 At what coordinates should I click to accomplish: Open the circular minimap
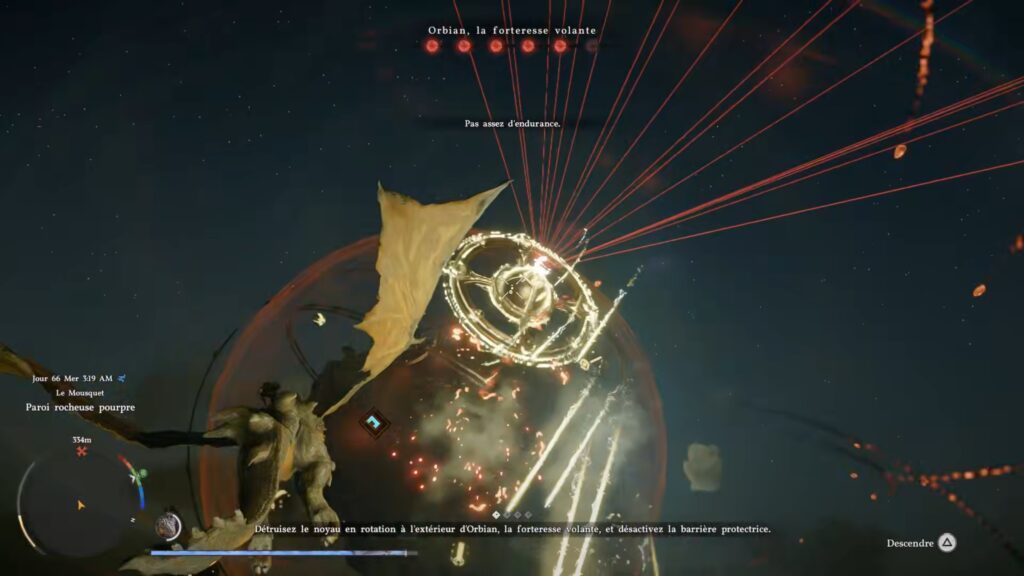click(x=80, y=504)
